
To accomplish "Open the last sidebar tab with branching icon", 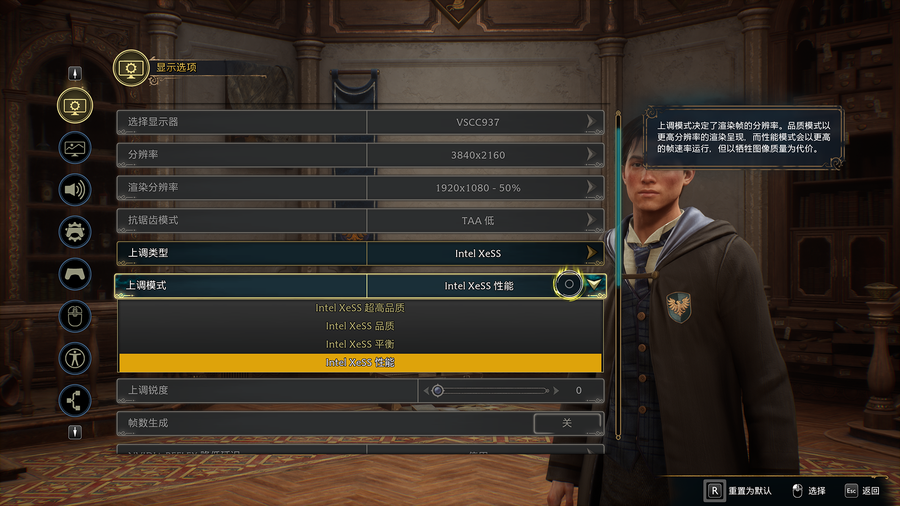I will click(75, 400).
